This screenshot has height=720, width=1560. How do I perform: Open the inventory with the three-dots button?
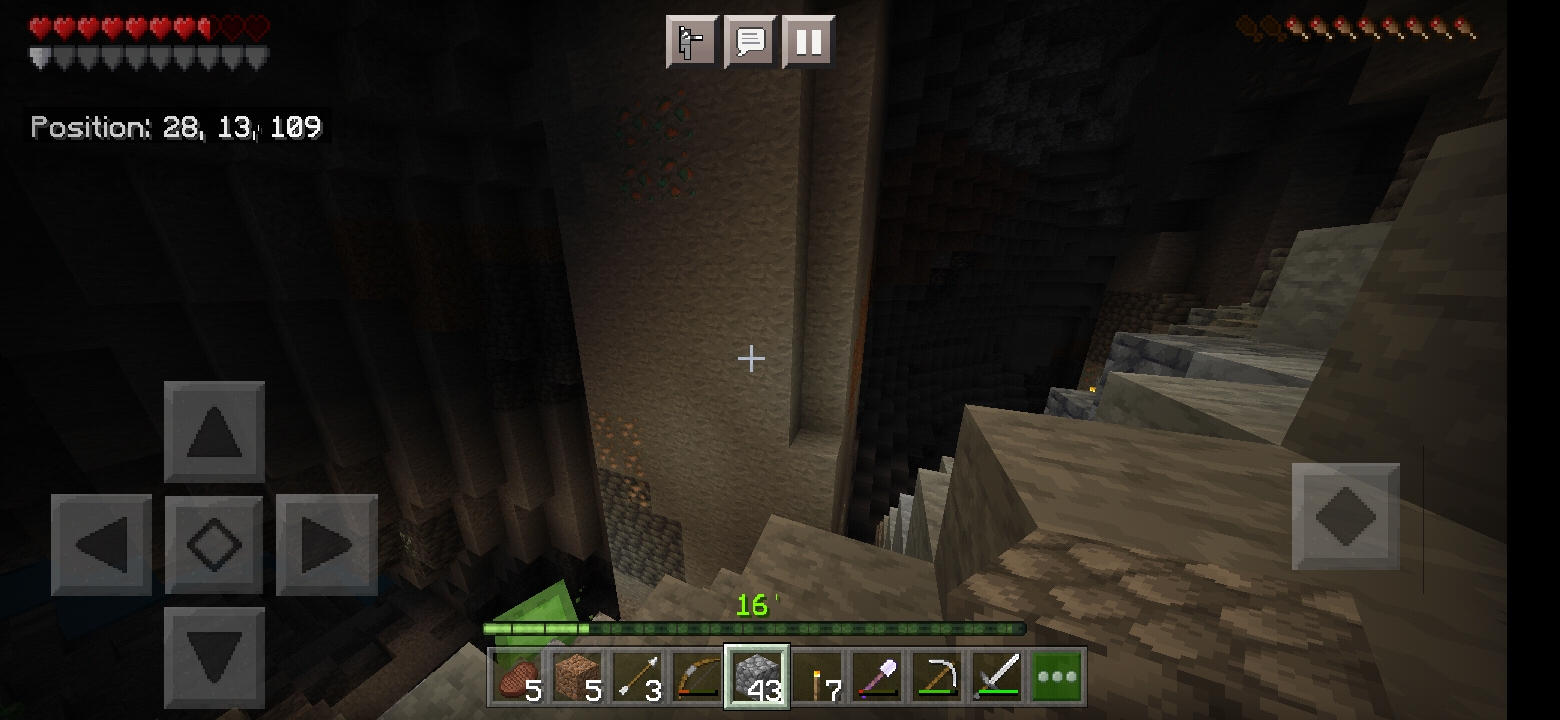tap(1057, 677)
